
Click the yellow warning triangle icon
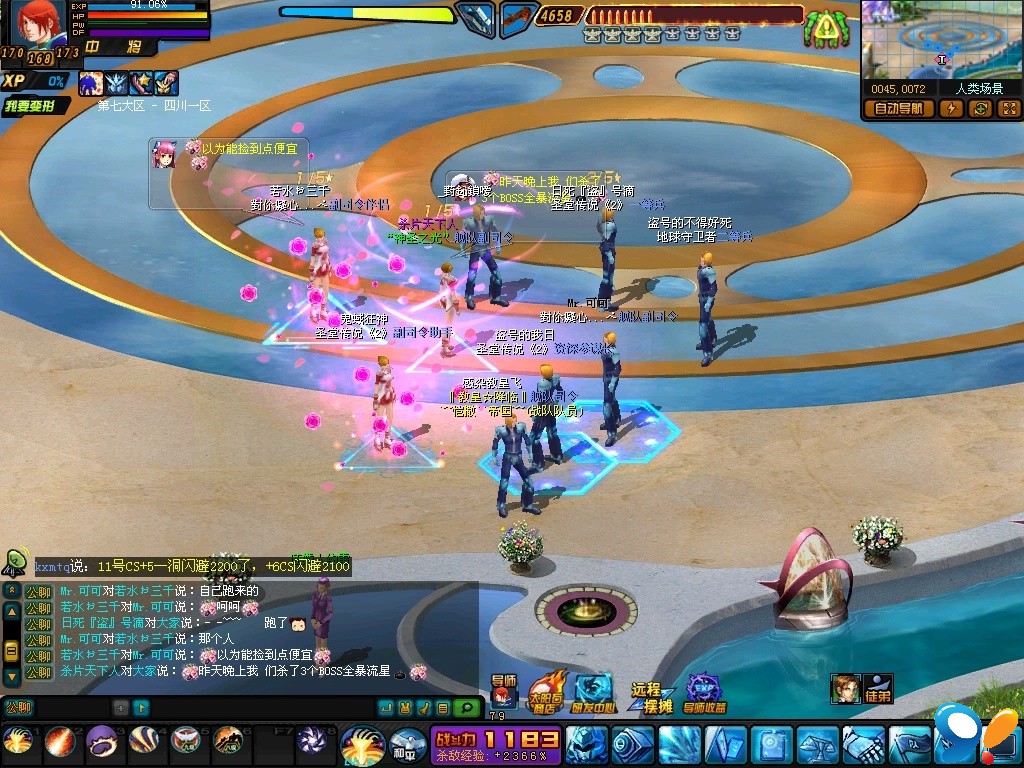[x=825, y=28]
